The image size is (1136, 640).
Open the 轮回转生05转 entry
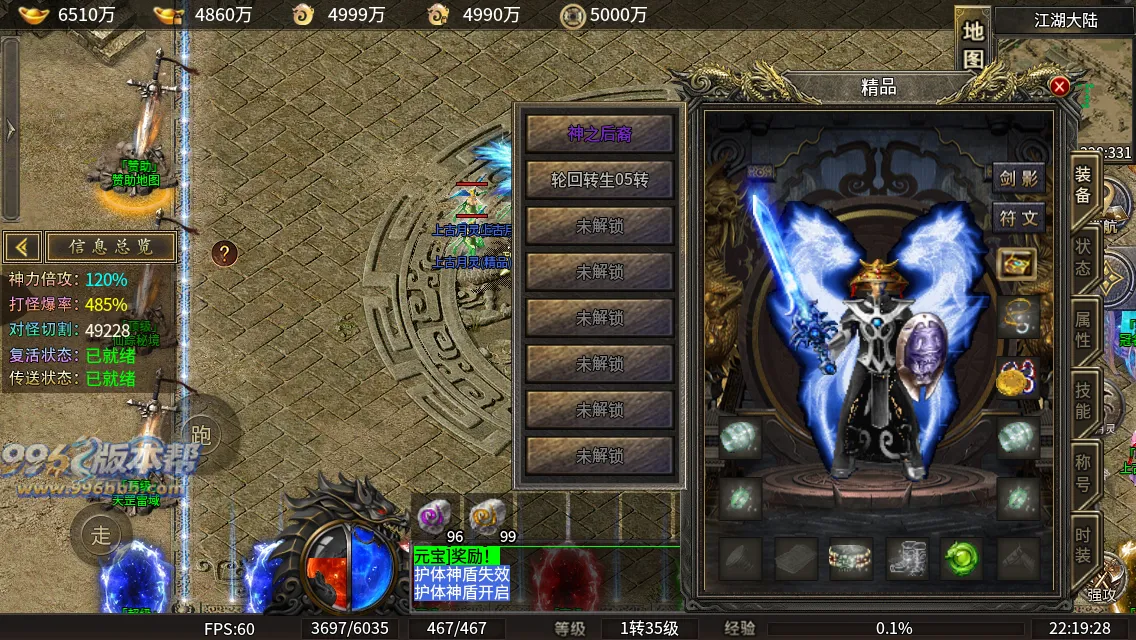pyautogui.click(x=600, y=180)
